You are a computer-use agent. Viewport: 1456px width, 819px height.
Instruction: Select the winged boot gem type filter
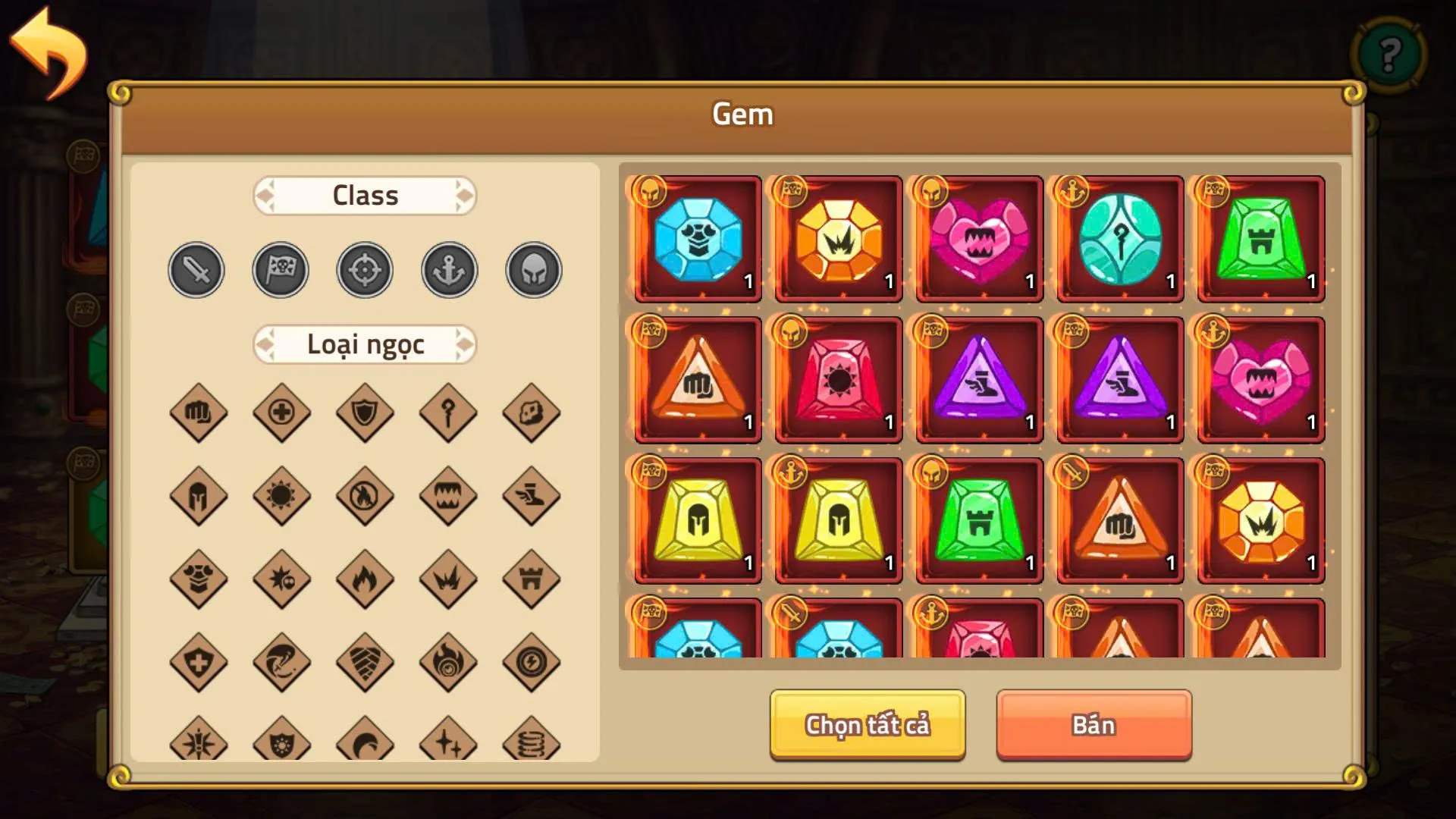531,495
